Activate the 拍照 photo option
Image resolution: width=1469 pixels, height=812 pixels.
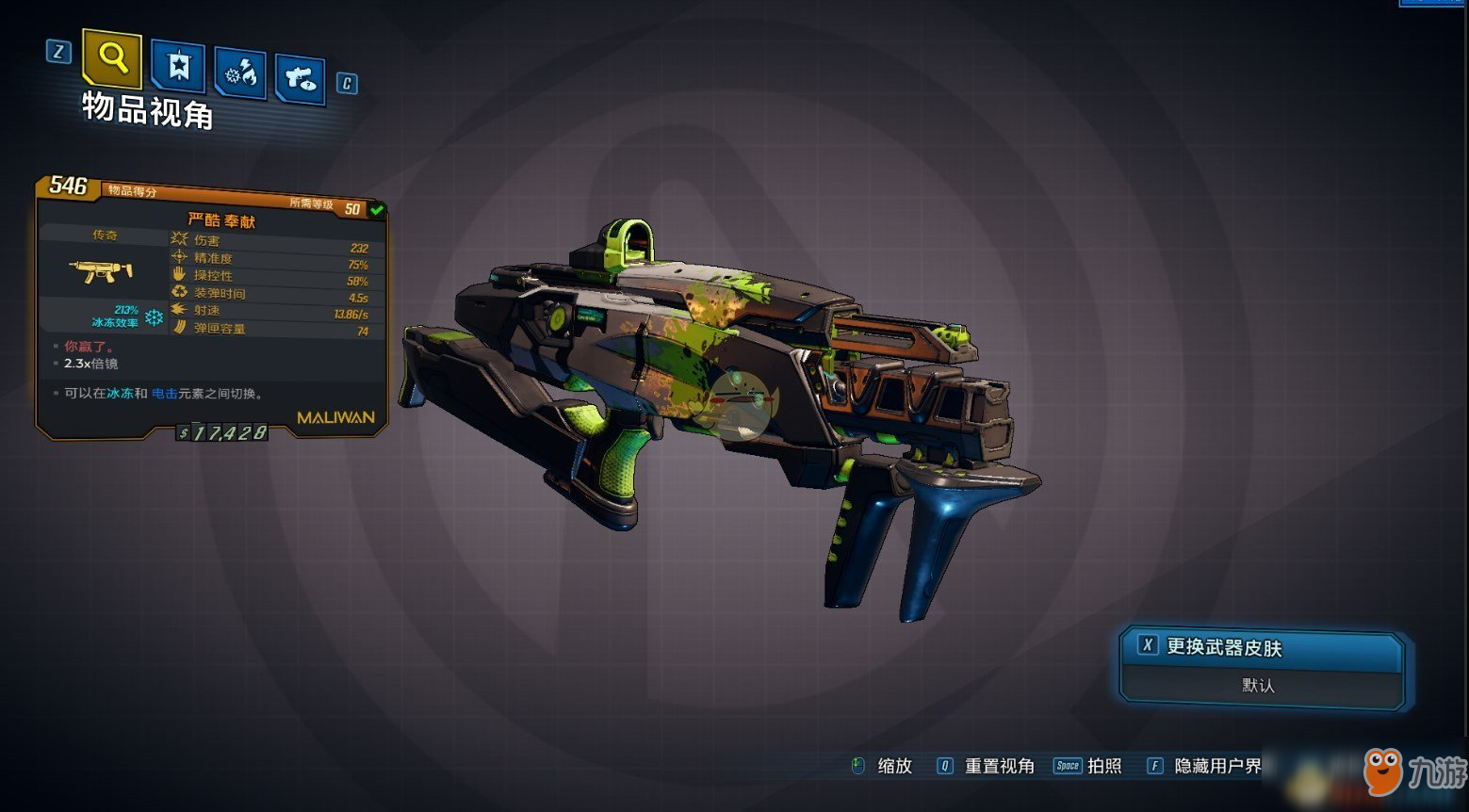coord(1103,766)
